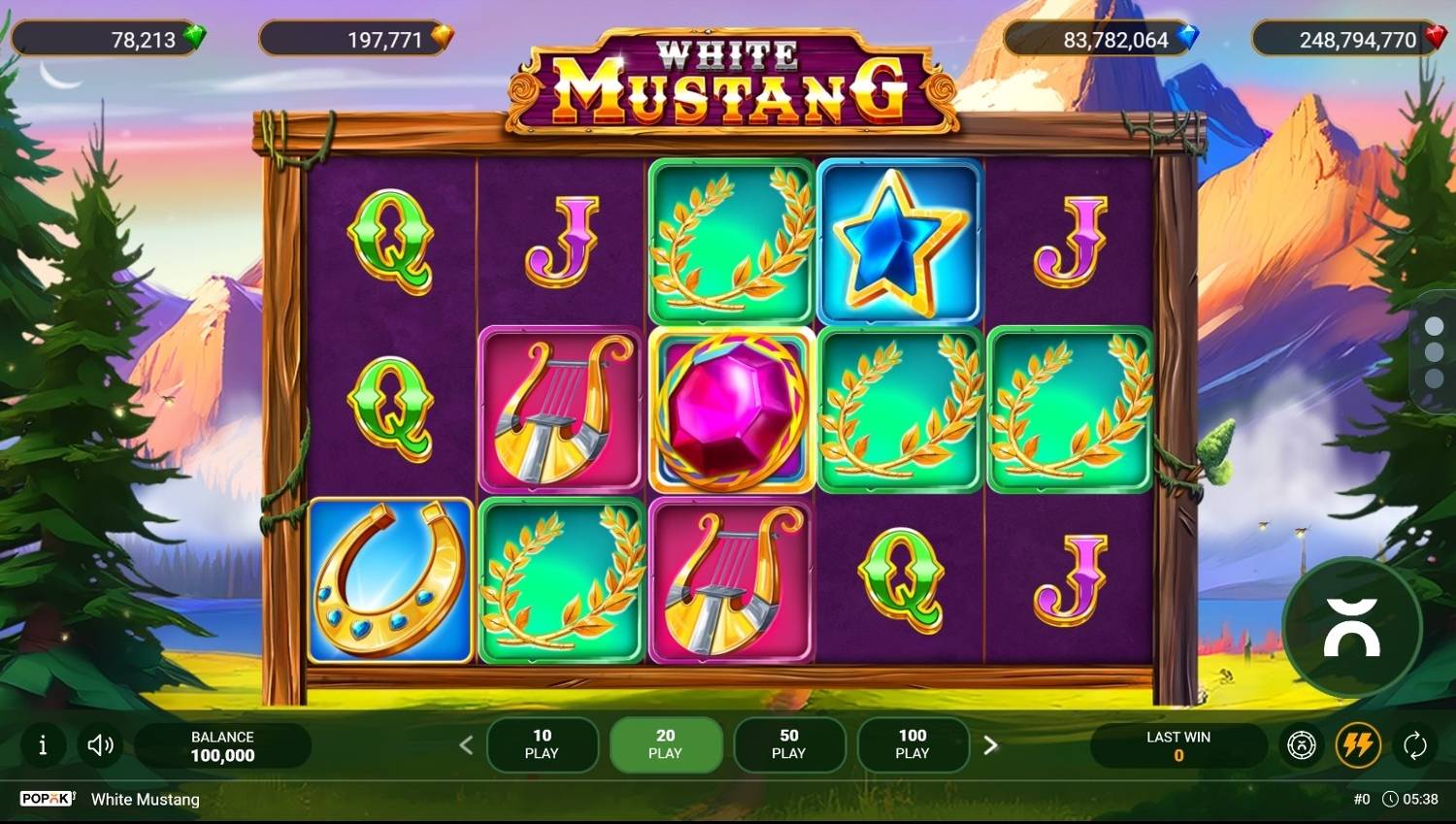Choose the 100 Play bet option
This screenshot has height=824, width=1456.
click(912, 744)
